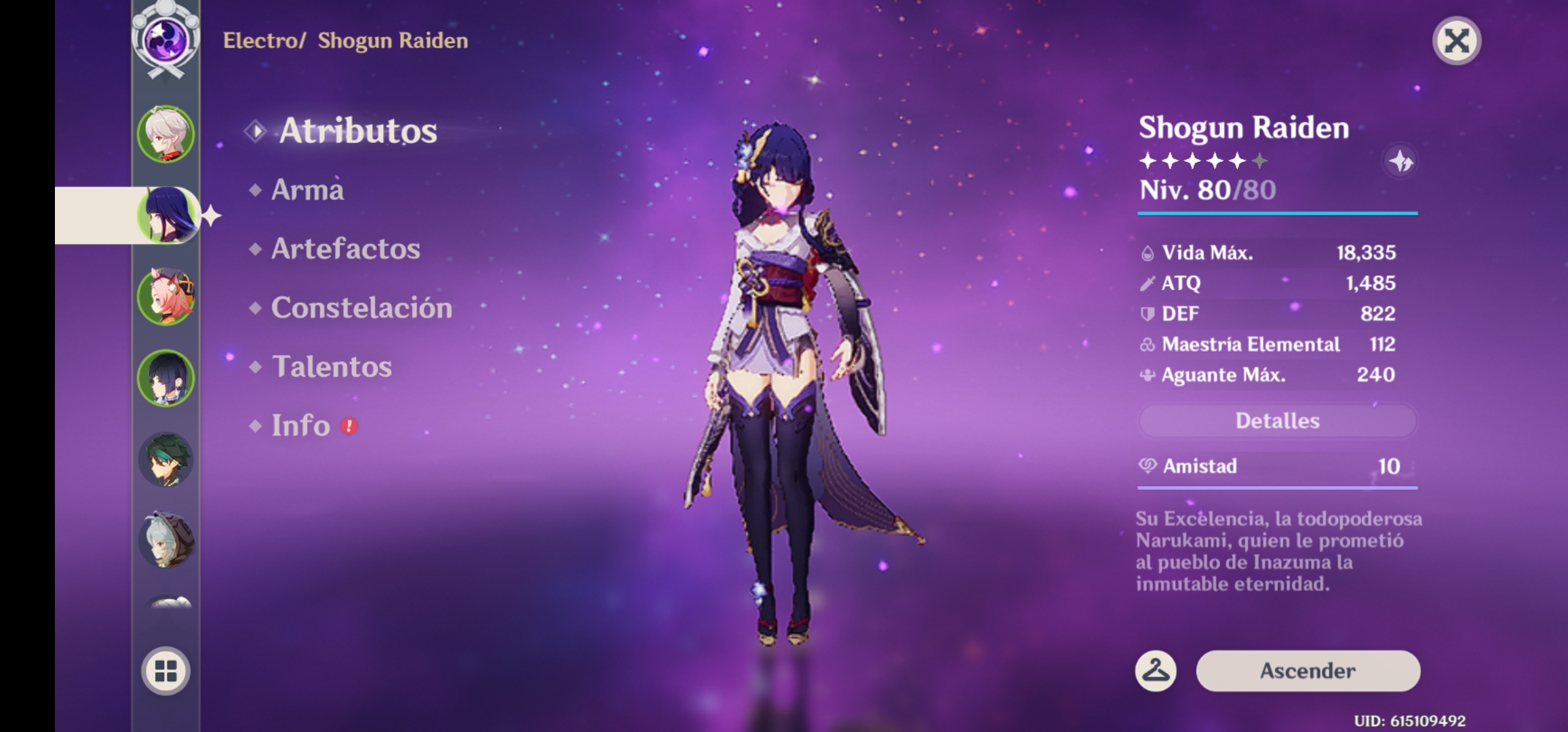Click the sparkle icon beside the star rating
This screenshot has height=732, width=1568.
click(x=1400, y=161)
